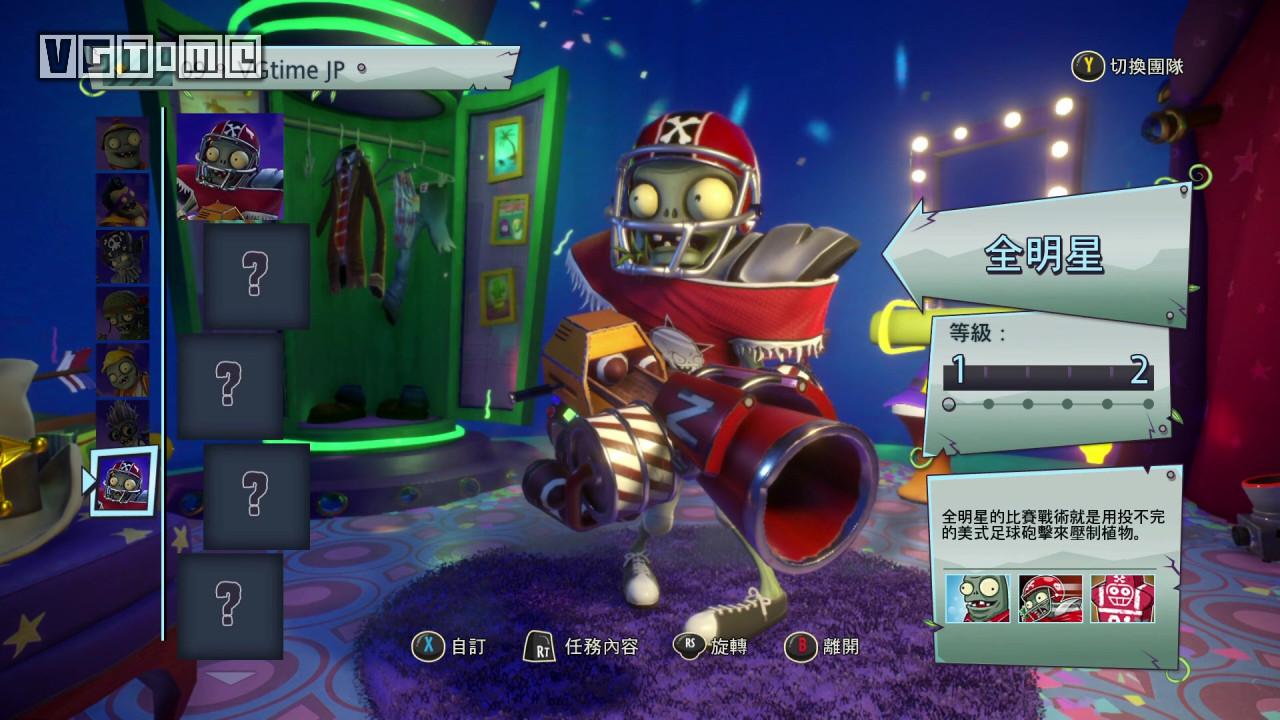Click the highlighted All-Star class portrait
Screen dimensions: 1280x720
[x=125, y=482]
